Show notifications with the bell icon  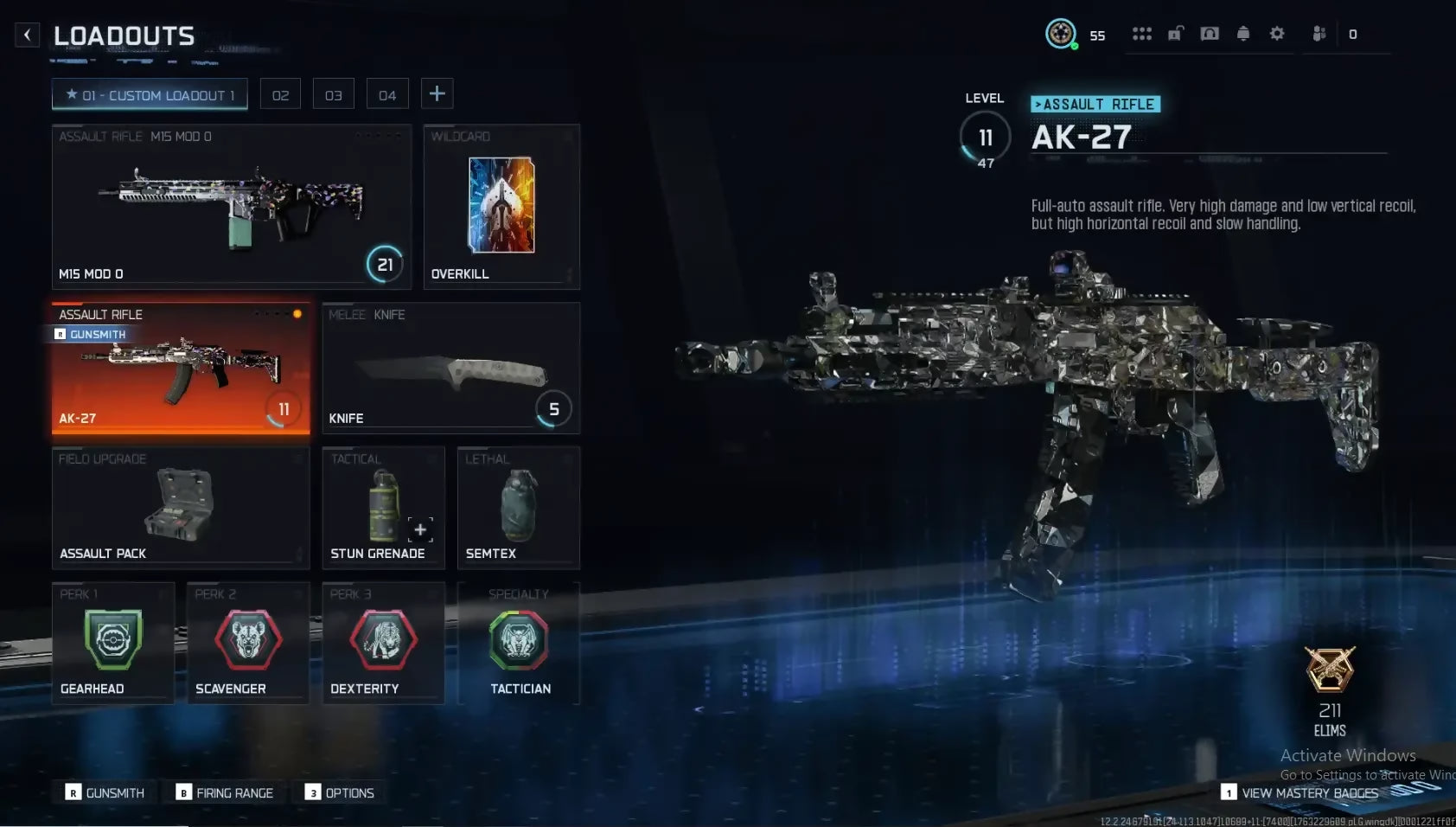point(1243,34)
